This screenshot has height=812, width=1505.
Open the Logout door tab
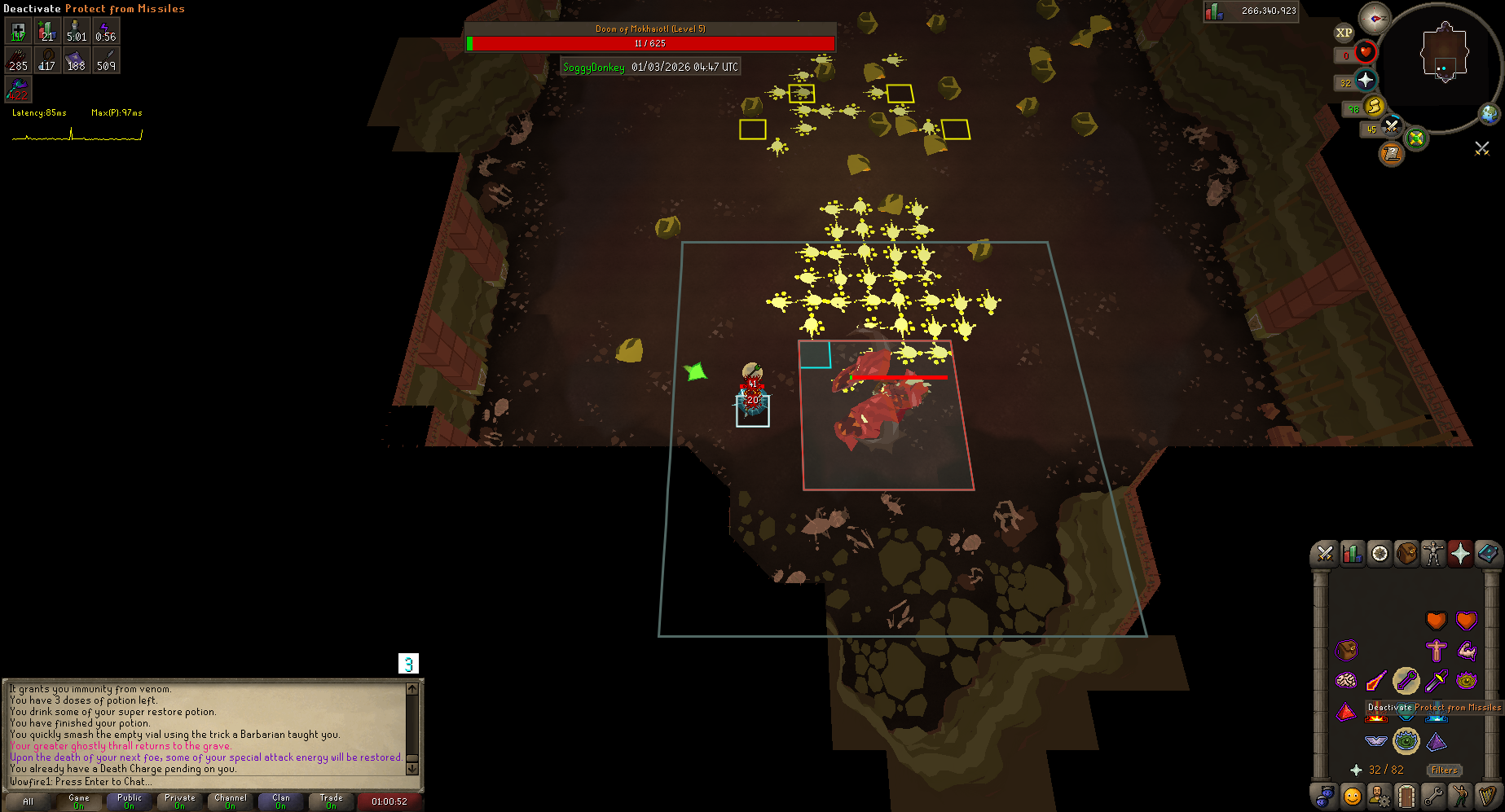[1406, 795]
